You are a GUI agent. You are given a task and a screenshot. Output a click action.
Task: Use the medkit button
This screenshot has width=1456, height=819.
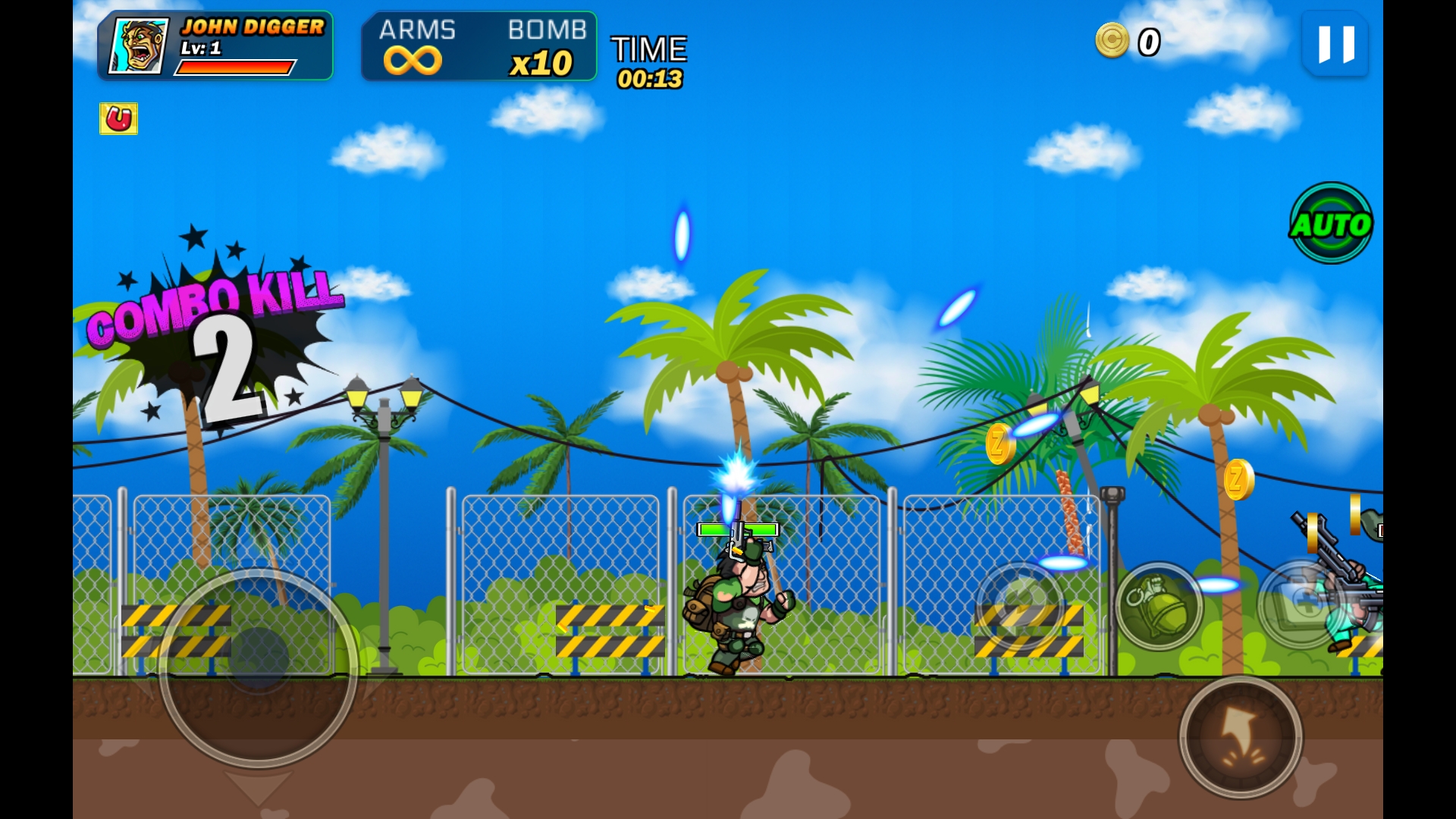pos(1300,604)
